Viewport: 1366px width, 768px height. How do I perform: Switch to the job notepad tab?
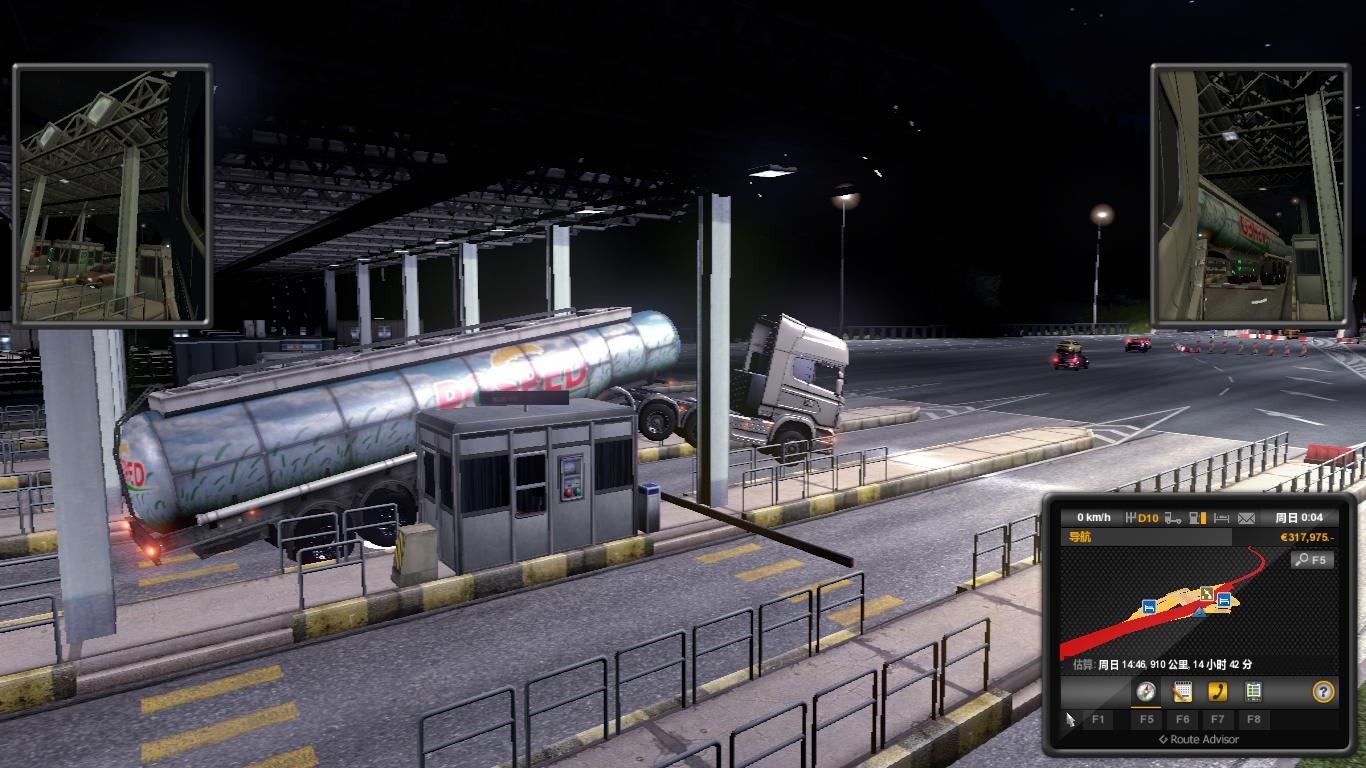1182,691
